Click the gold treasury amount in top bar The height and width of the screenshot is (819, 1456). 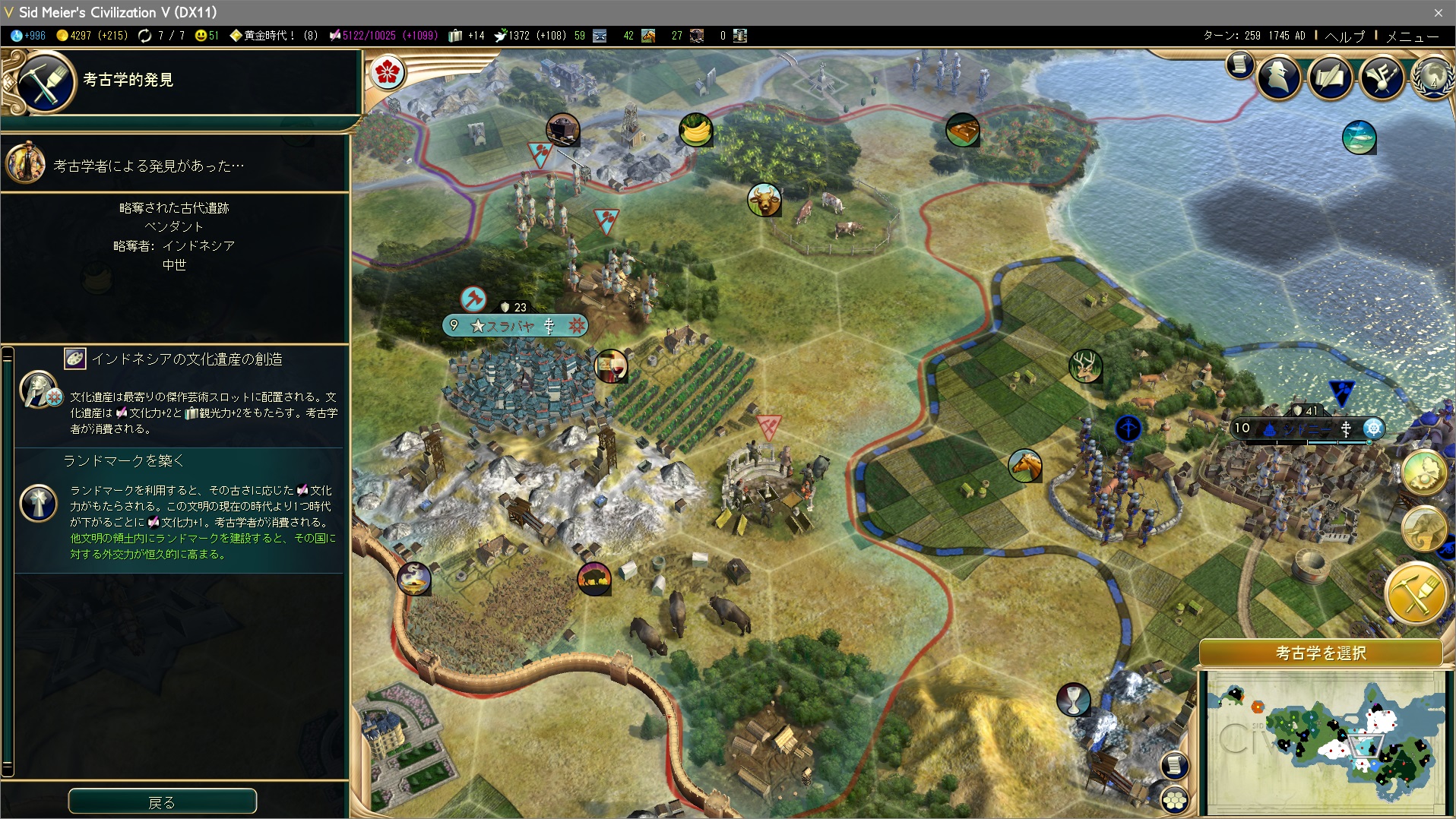pyautogui.click(x=92, y=36)
